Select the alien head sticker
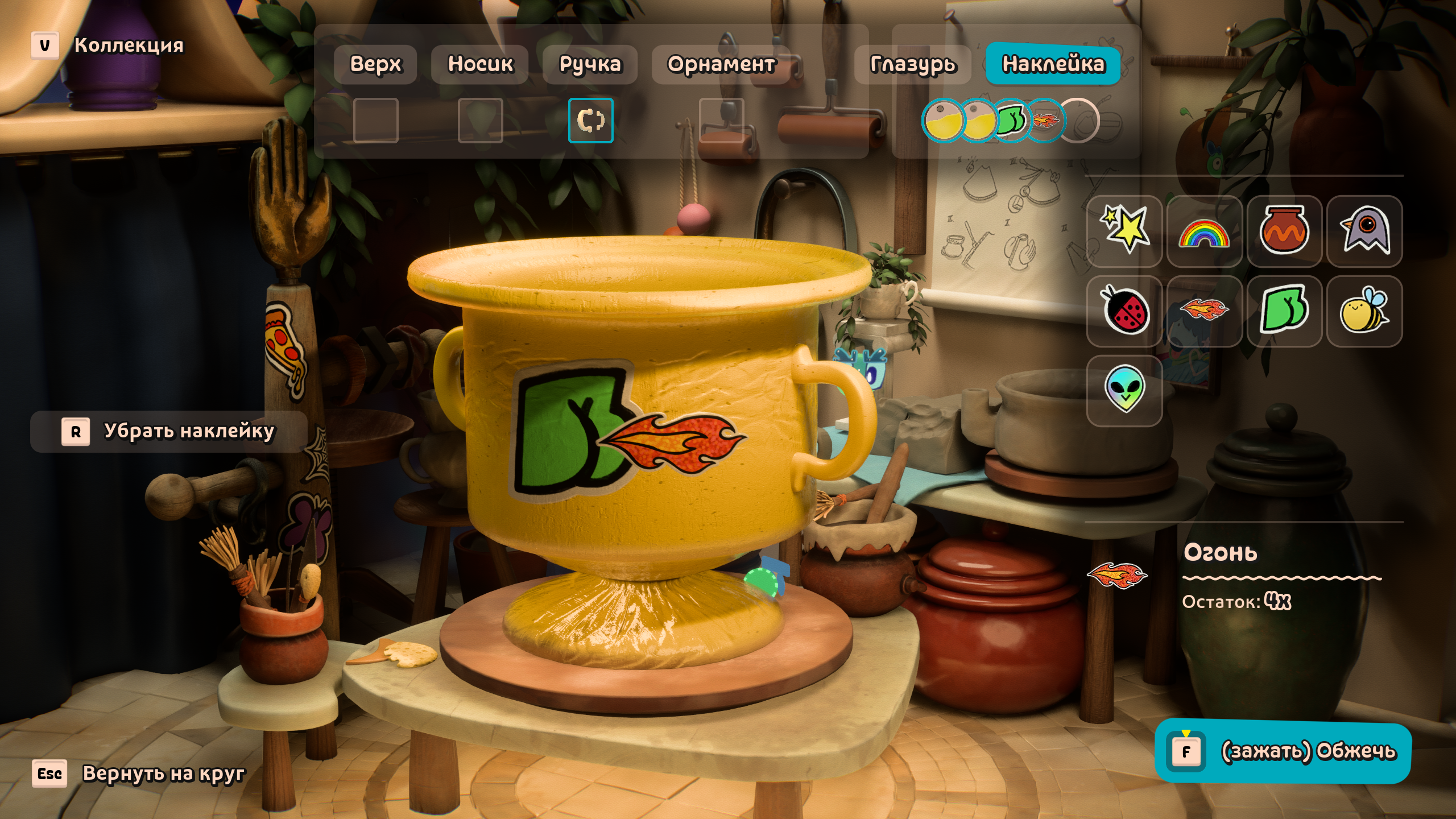This screenshot has height=819, width=1456. pos(1124,390)
